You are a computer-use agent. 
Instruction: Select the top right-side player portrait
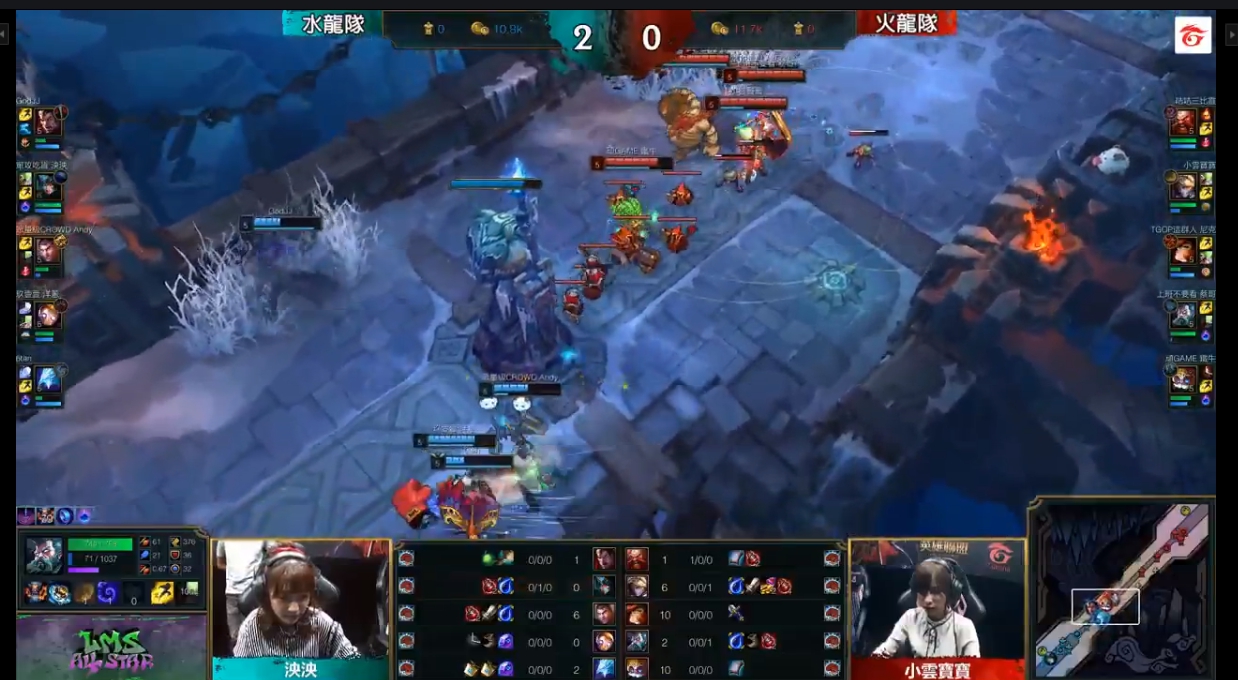(1183, 122)
